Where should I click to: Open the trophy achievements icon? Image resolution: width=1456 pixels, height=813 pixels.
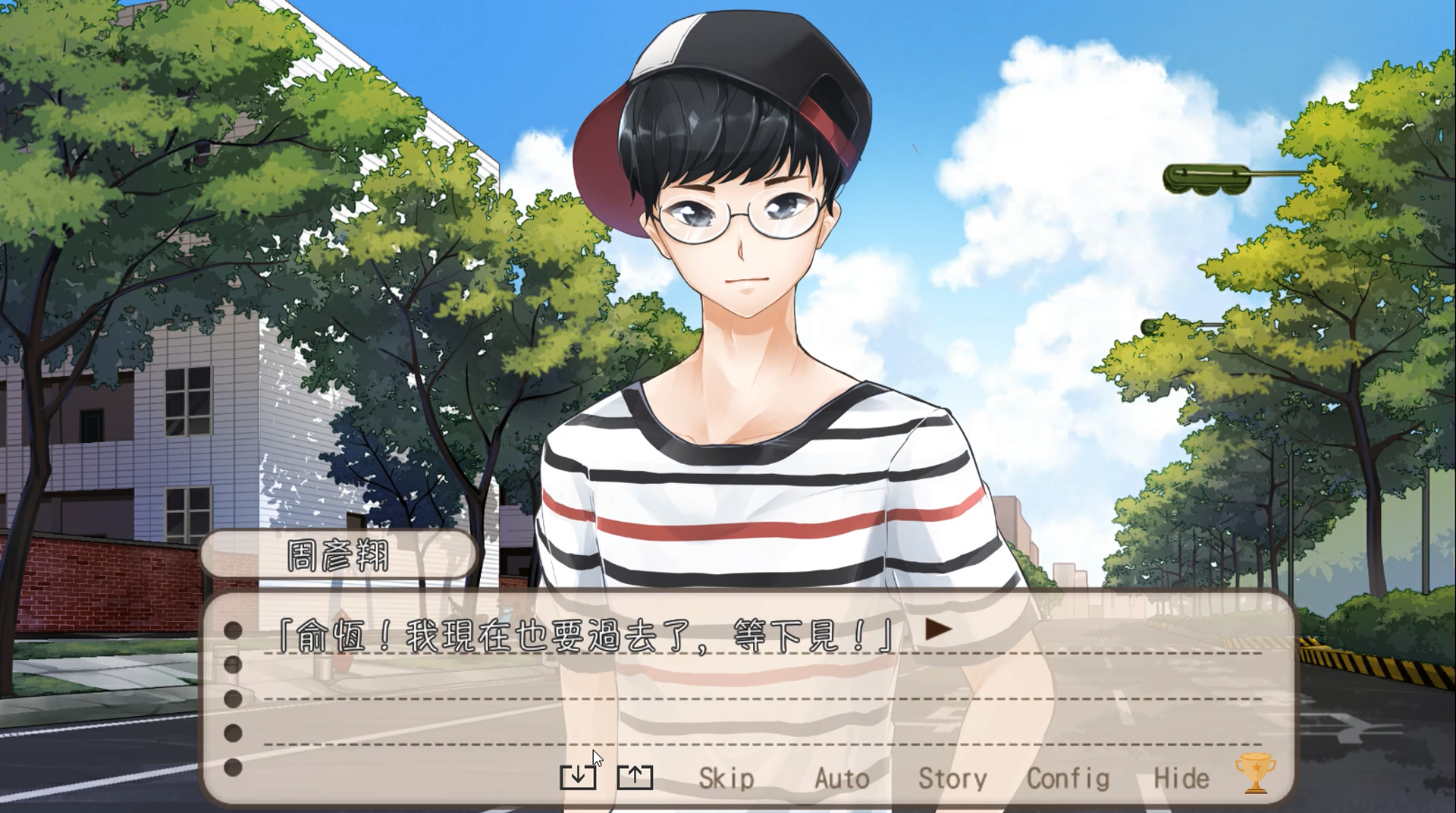[x=1255, y=773]
